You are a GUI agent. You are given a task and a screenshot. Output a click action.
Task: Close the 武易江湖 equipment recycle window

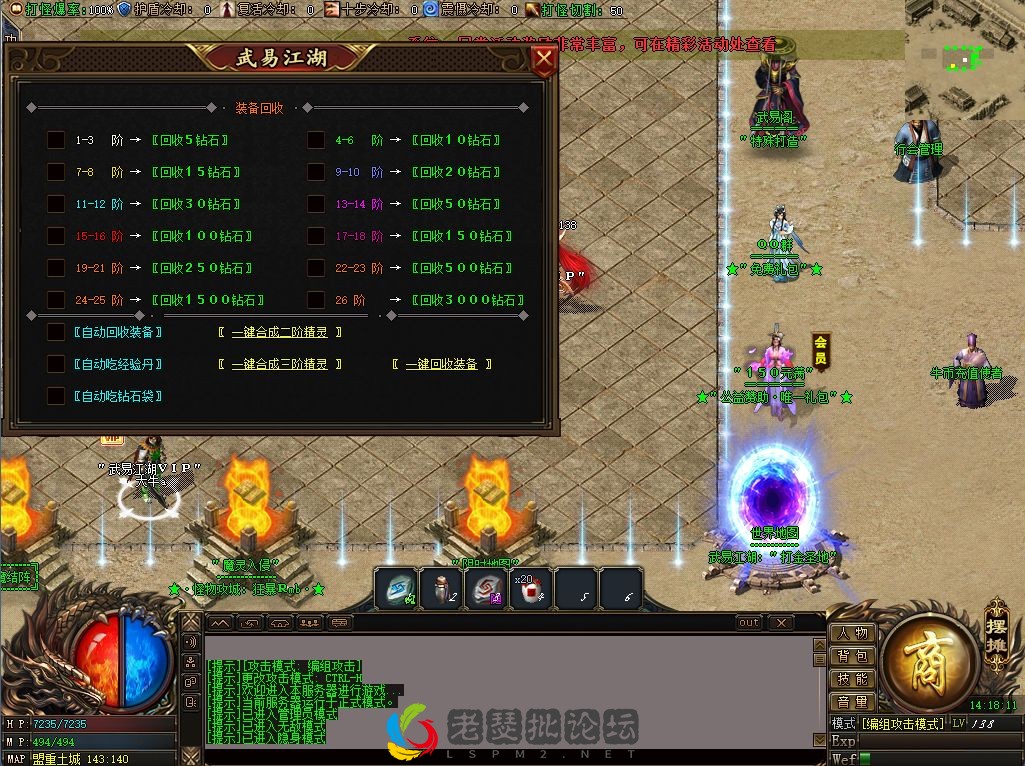click(x=544, y=60)
